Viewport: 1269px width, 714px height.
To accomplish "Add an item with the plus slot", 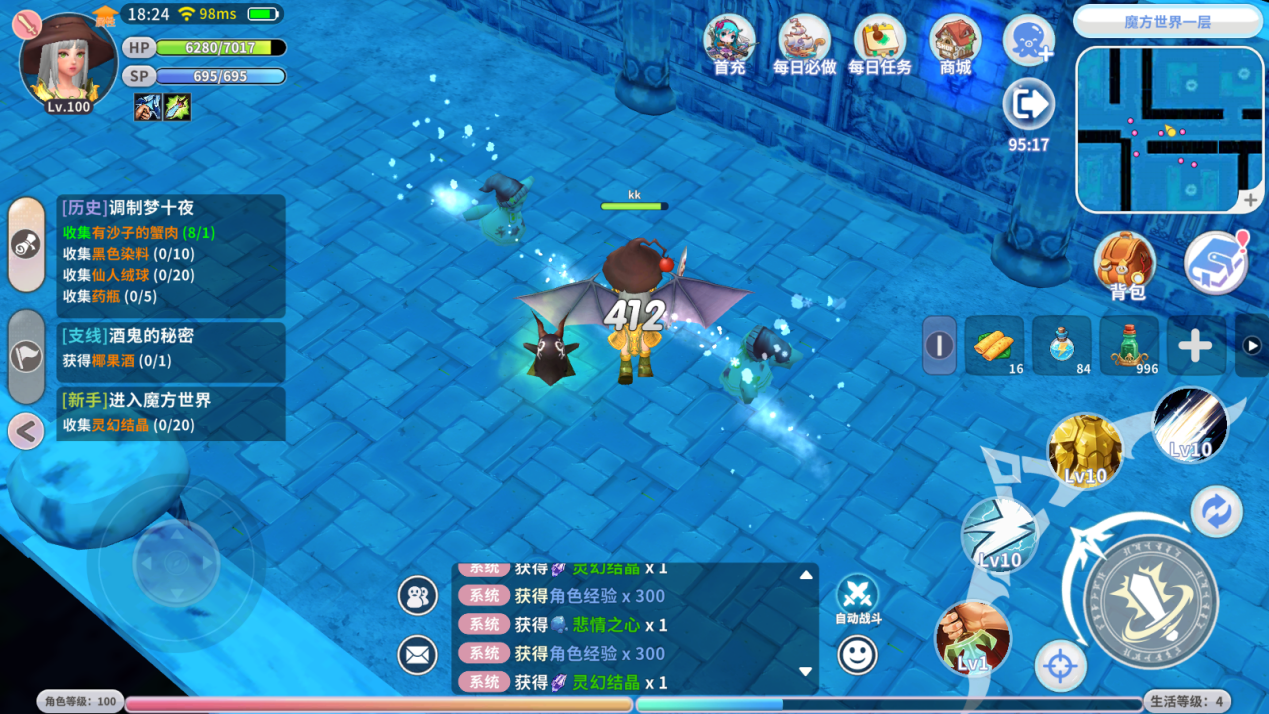I will coord(1195,346).
